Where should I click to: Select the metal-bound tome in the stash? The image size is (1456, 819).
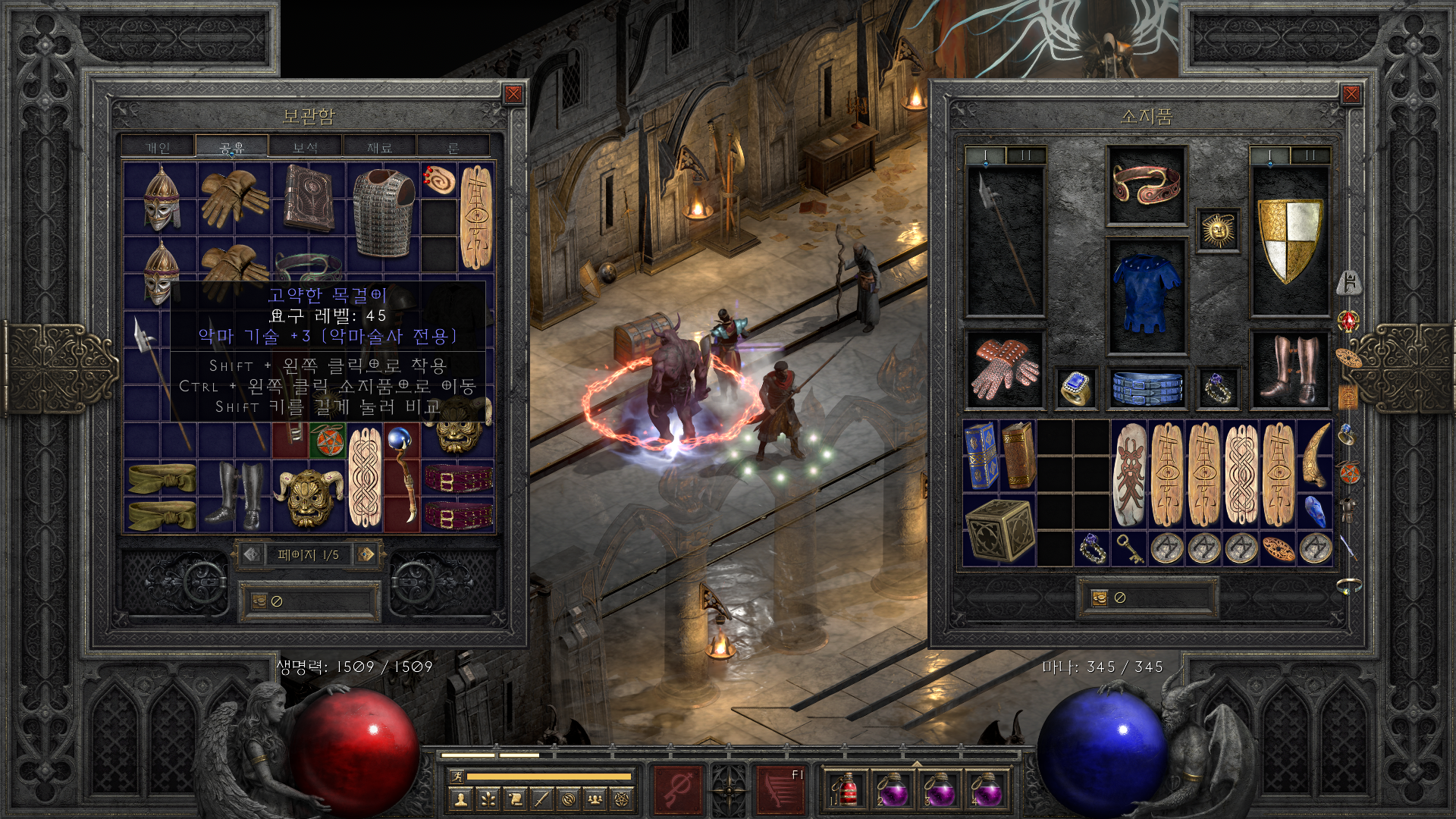coord(309,197)
